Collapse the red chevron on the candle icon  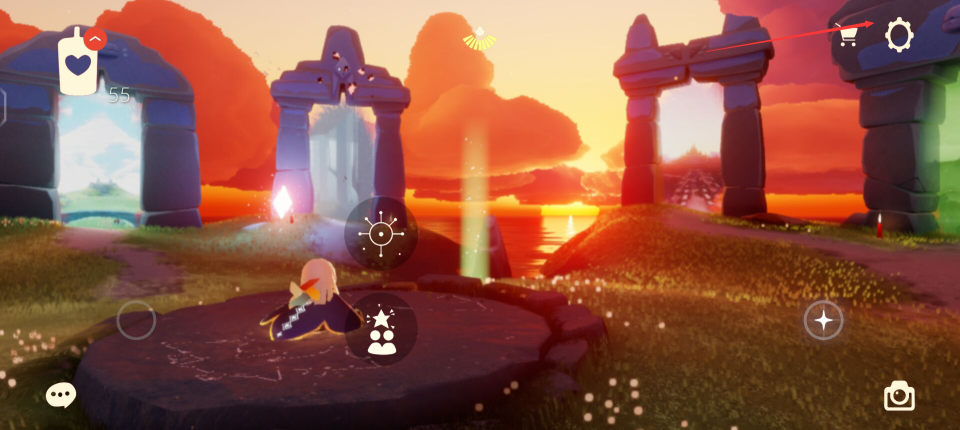click(x=95, y=39)
